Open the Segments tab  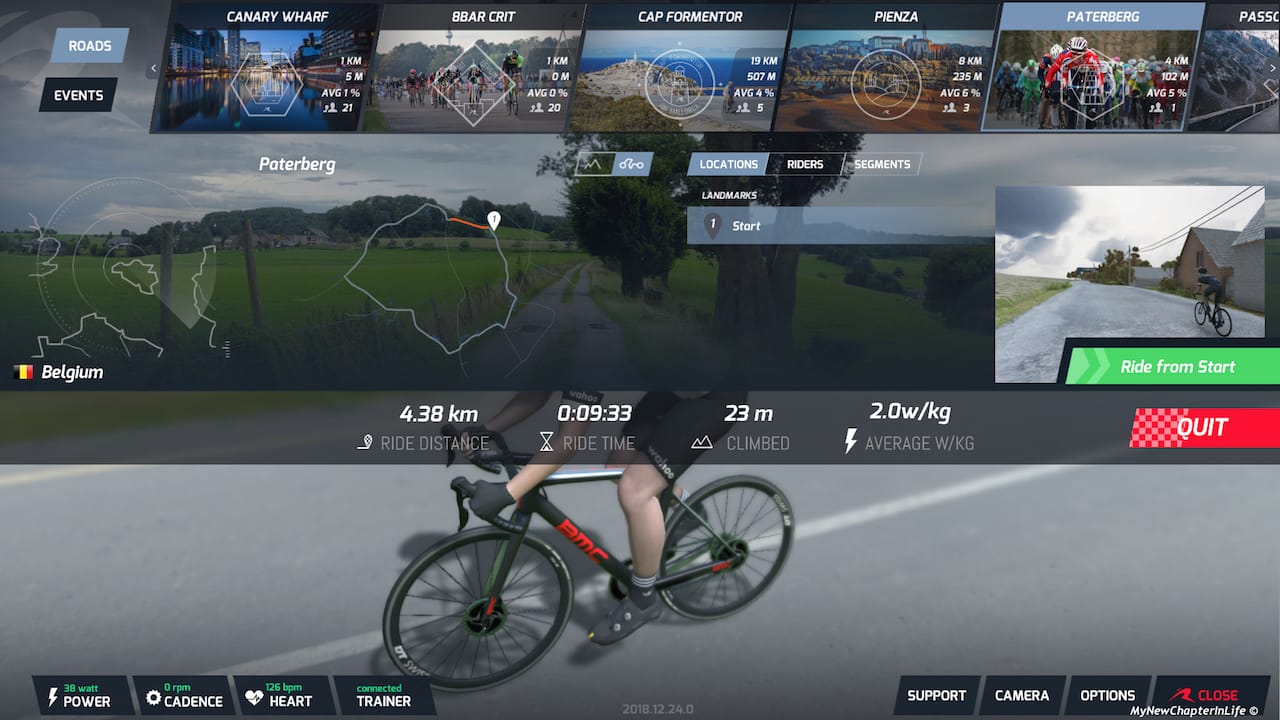coord(882,164)
